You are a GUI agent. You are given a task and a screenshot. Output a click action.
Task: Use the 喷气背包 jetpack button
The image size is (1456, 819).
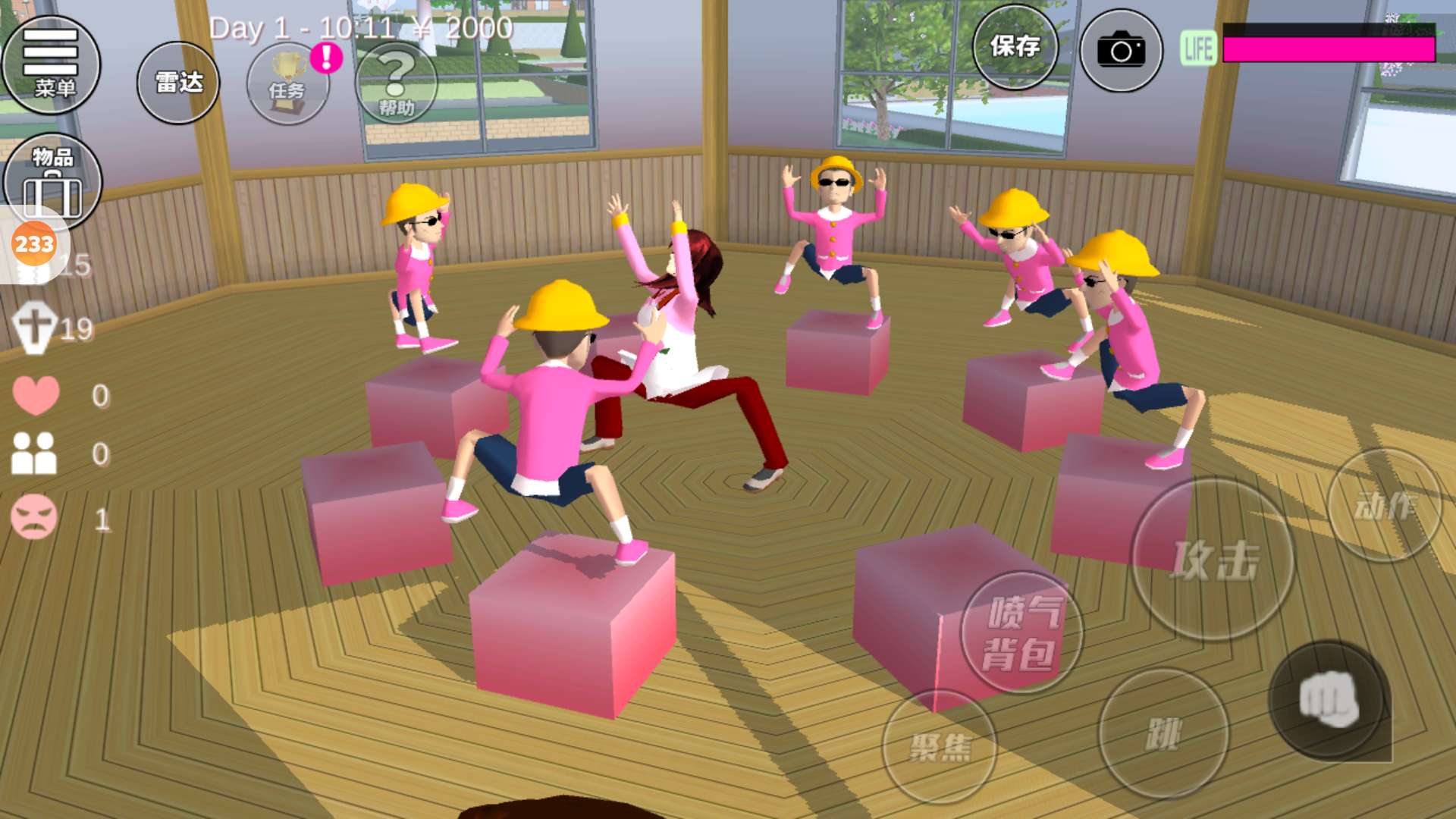point(1021,632)
